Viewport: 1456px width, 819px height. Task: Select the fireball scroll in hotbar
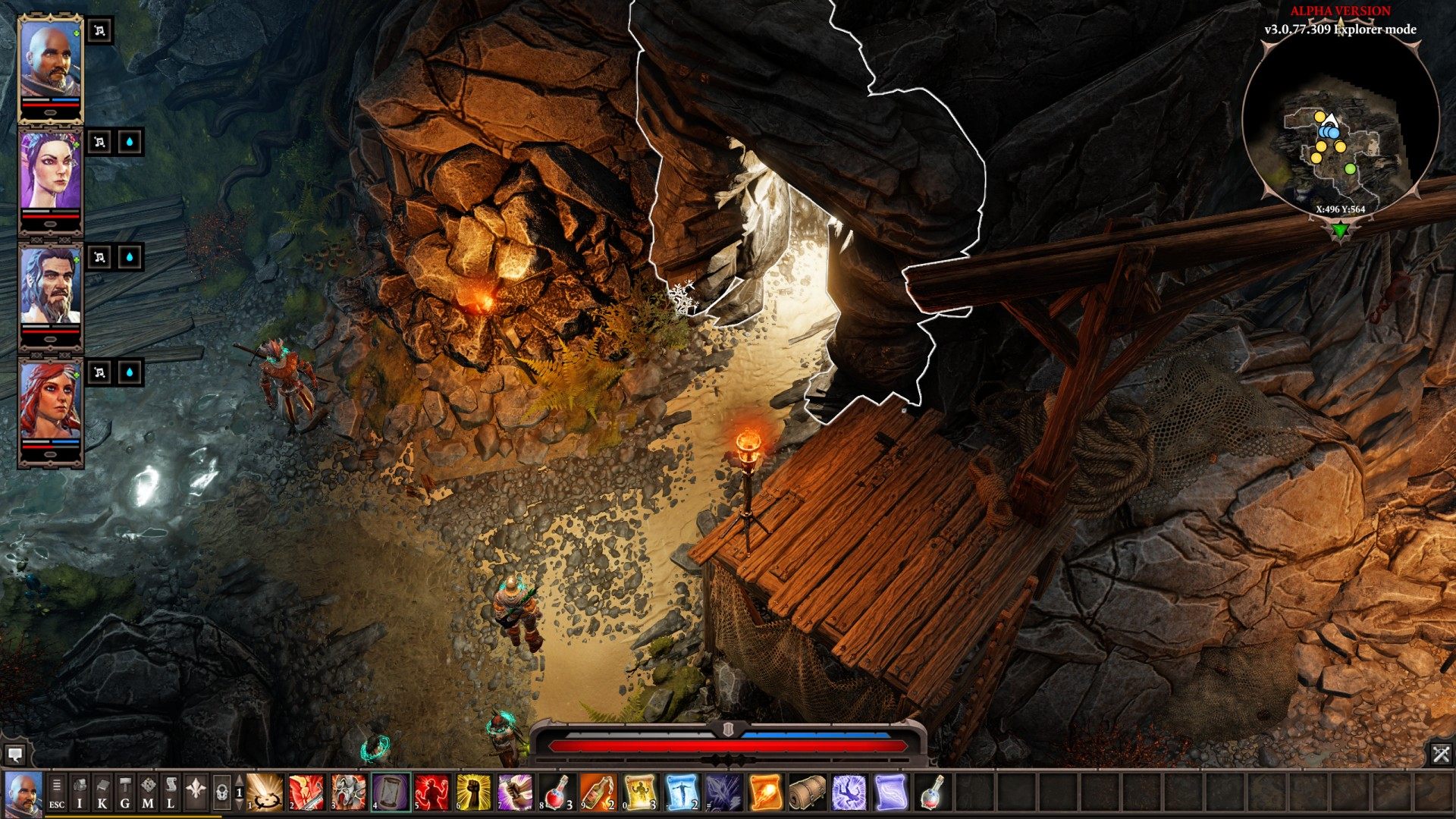click(765, 792)
